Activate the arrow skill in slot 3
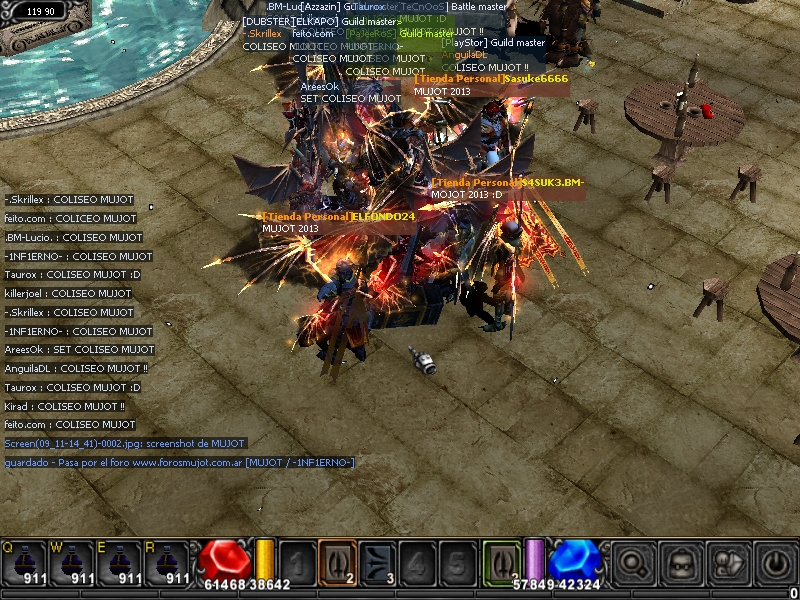The width and height of the screenshot is (800, 600). (x=377, y=561)
